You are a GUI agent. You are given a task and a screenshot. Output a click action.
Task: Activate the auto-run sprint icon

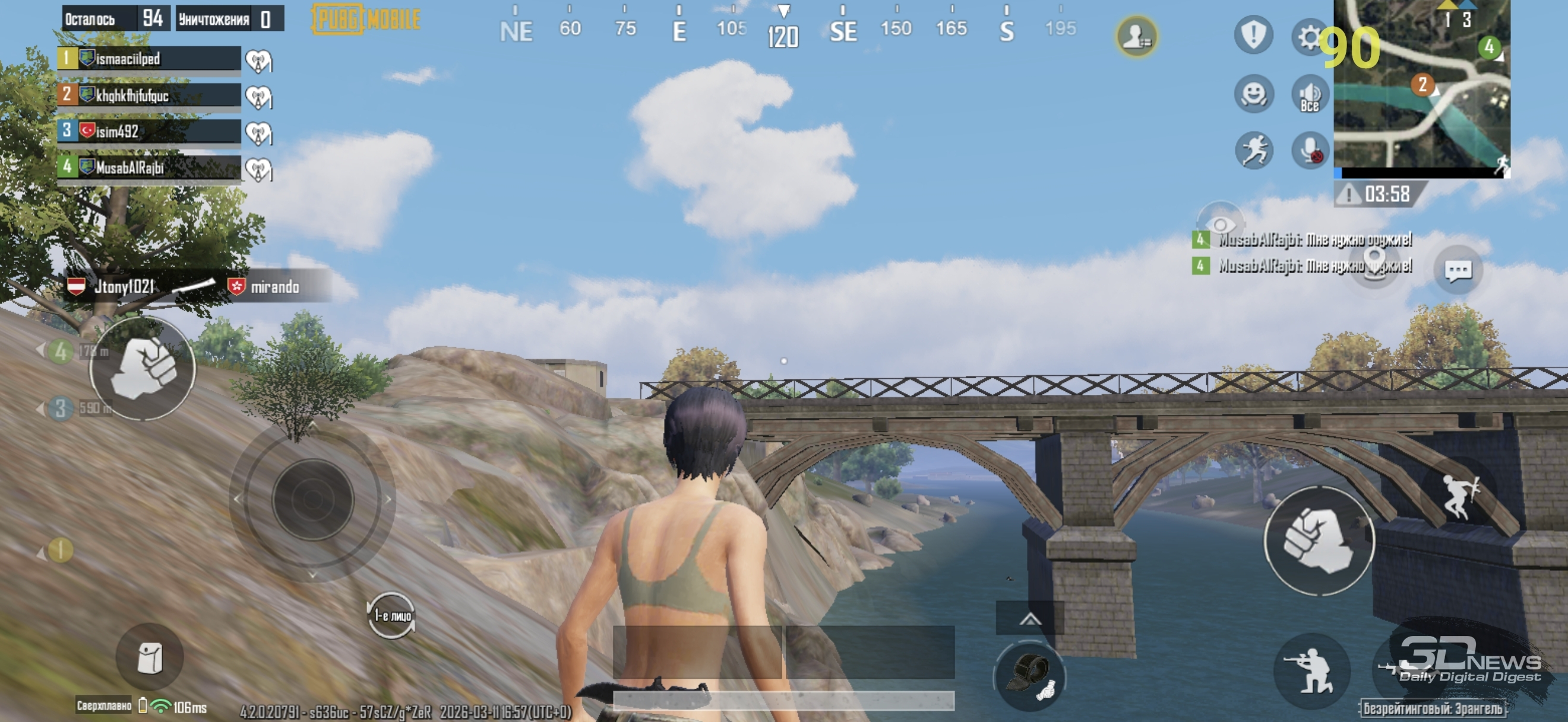(1254, 150)
